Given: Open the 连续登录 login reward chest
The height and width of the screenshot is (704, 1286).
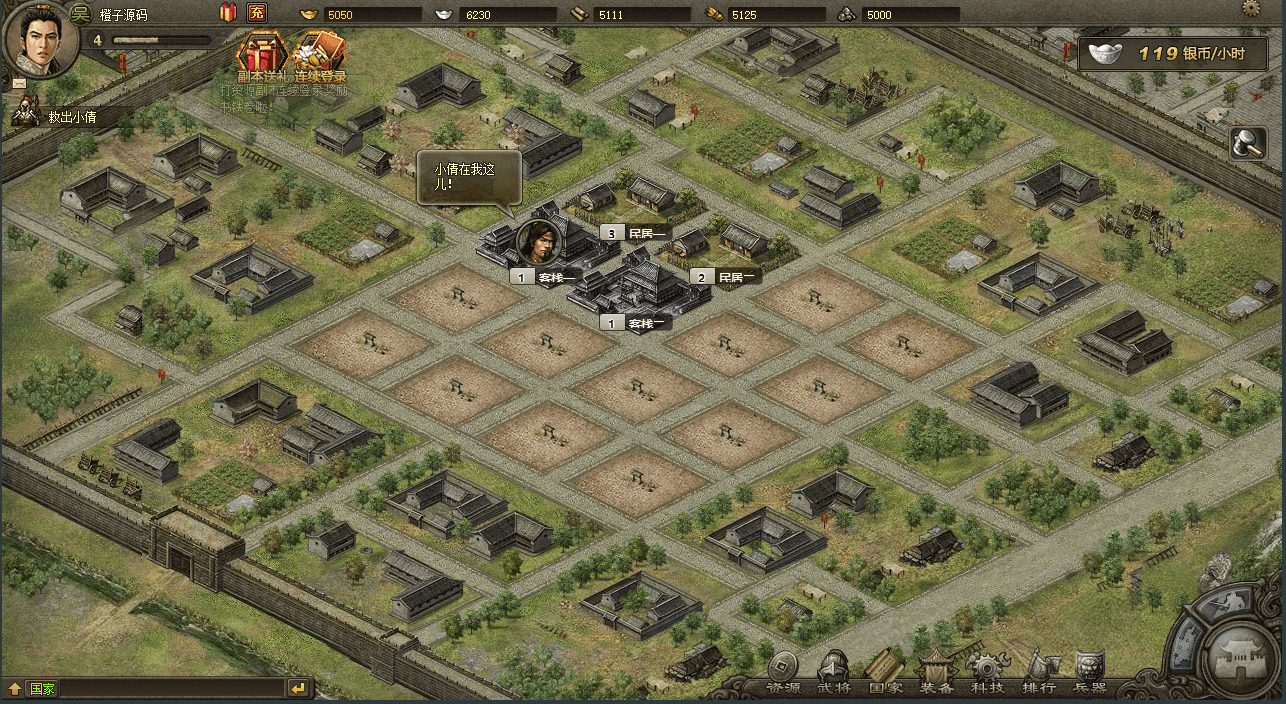Looking at the screenshot, I should 320,55.
